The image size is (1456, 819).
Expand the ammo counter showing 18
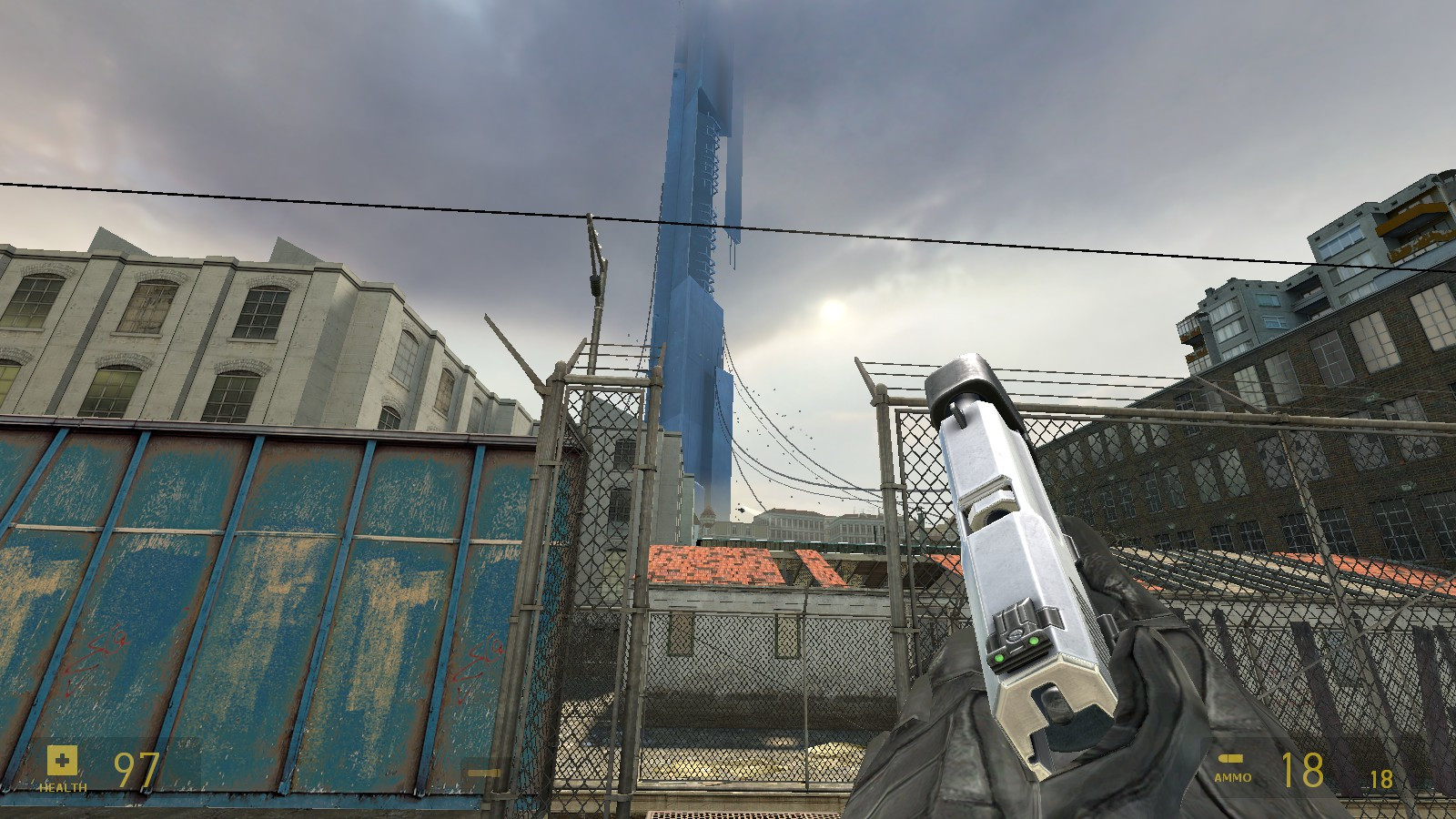1303,769
